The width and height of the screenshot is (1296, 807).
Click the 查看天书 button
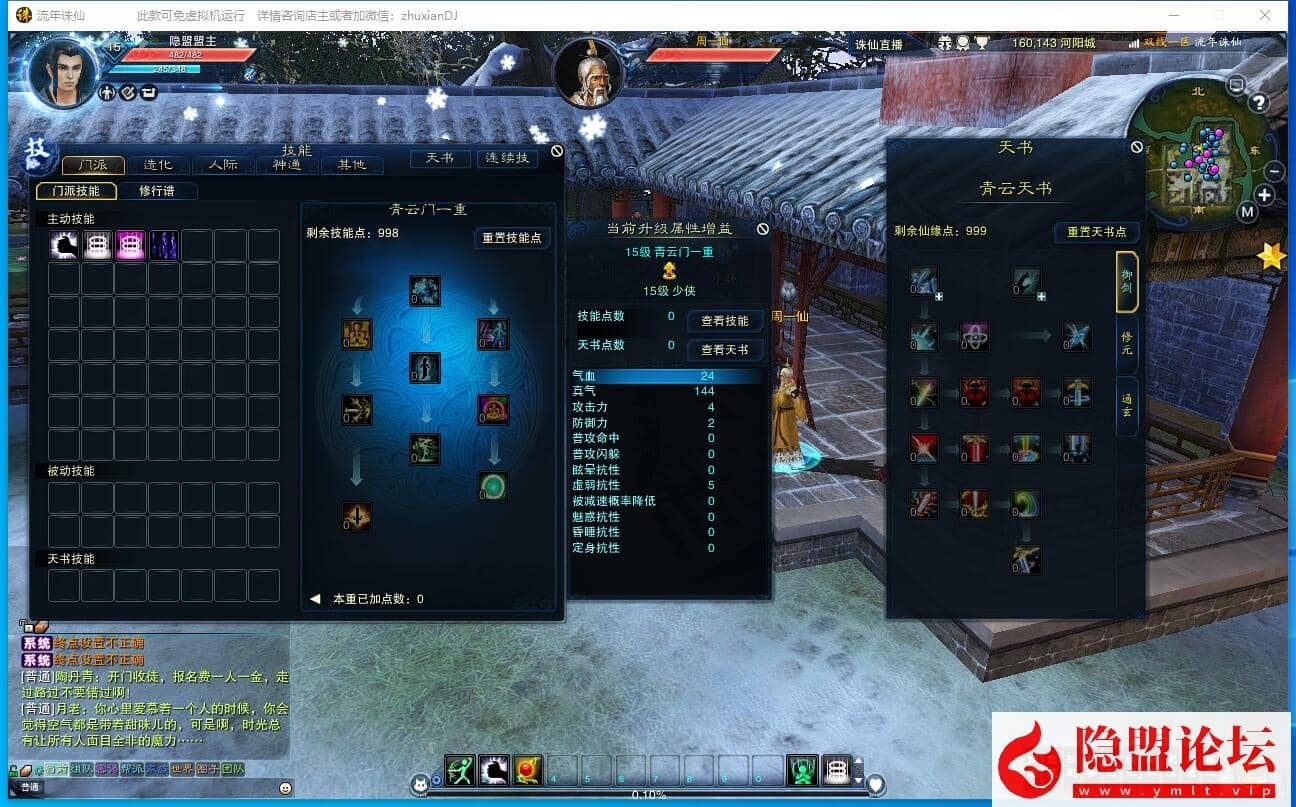click(724, 350)
